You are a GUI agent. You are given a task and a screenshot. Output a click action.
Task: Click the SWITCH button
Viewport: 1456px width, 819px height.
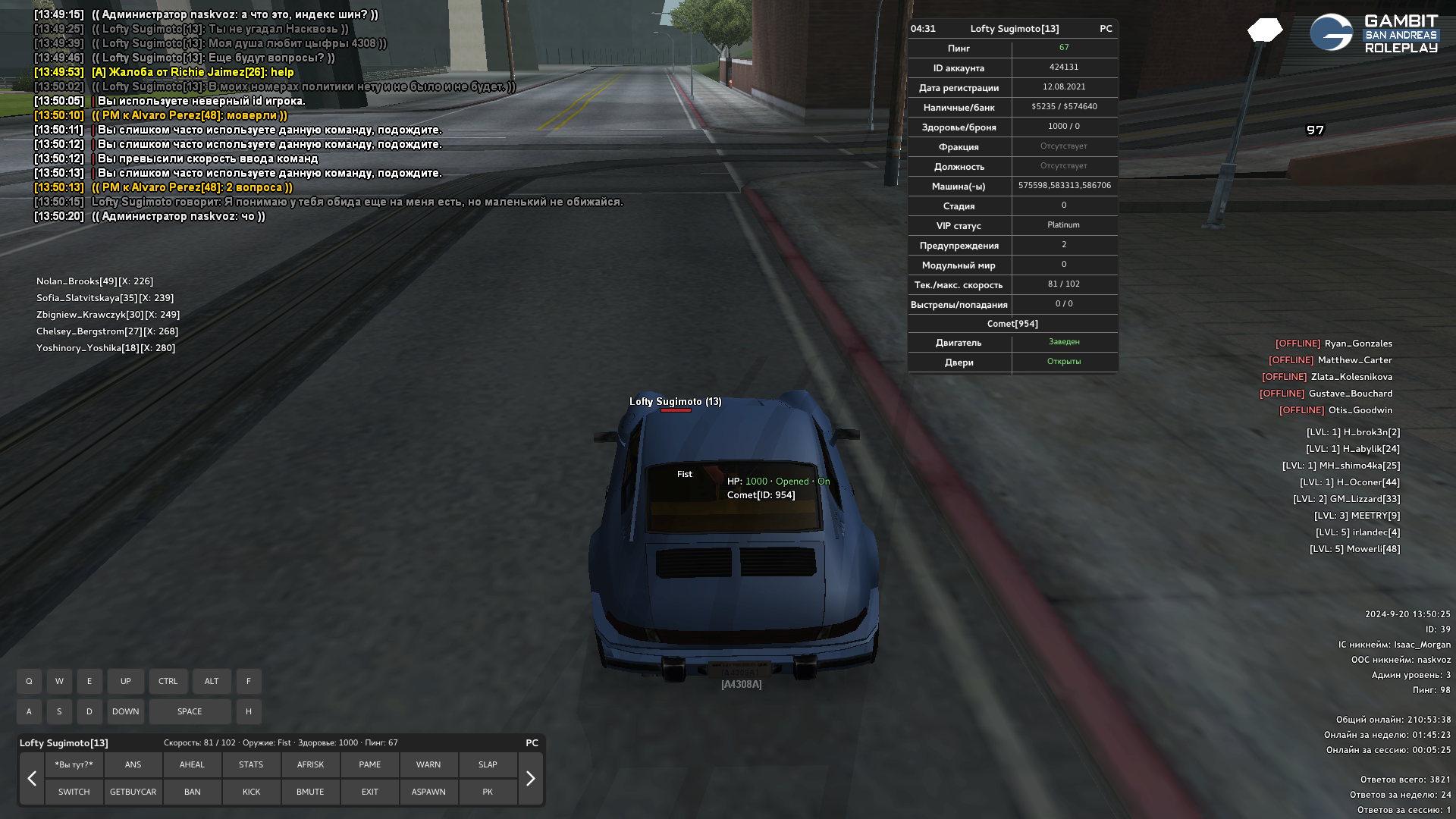[x=74, y=792]
